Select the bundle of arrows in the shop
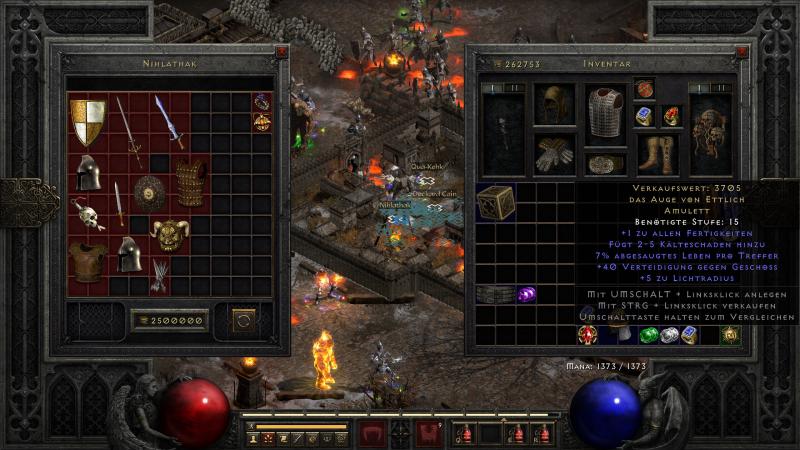 (x=160, y=274)
